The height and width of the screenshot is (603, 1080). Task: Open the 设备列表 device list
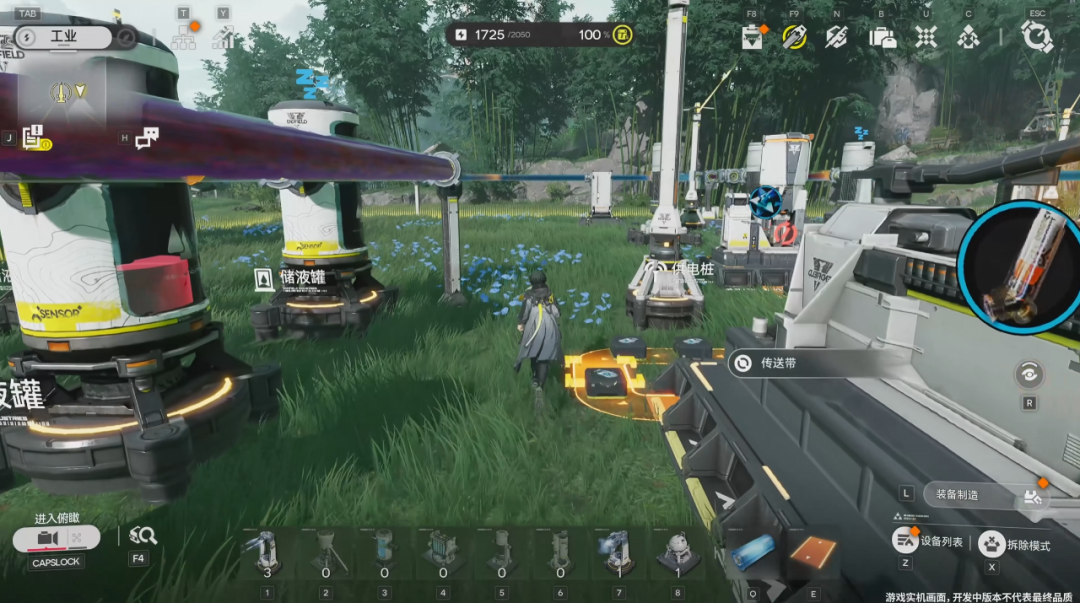point(929,541)
